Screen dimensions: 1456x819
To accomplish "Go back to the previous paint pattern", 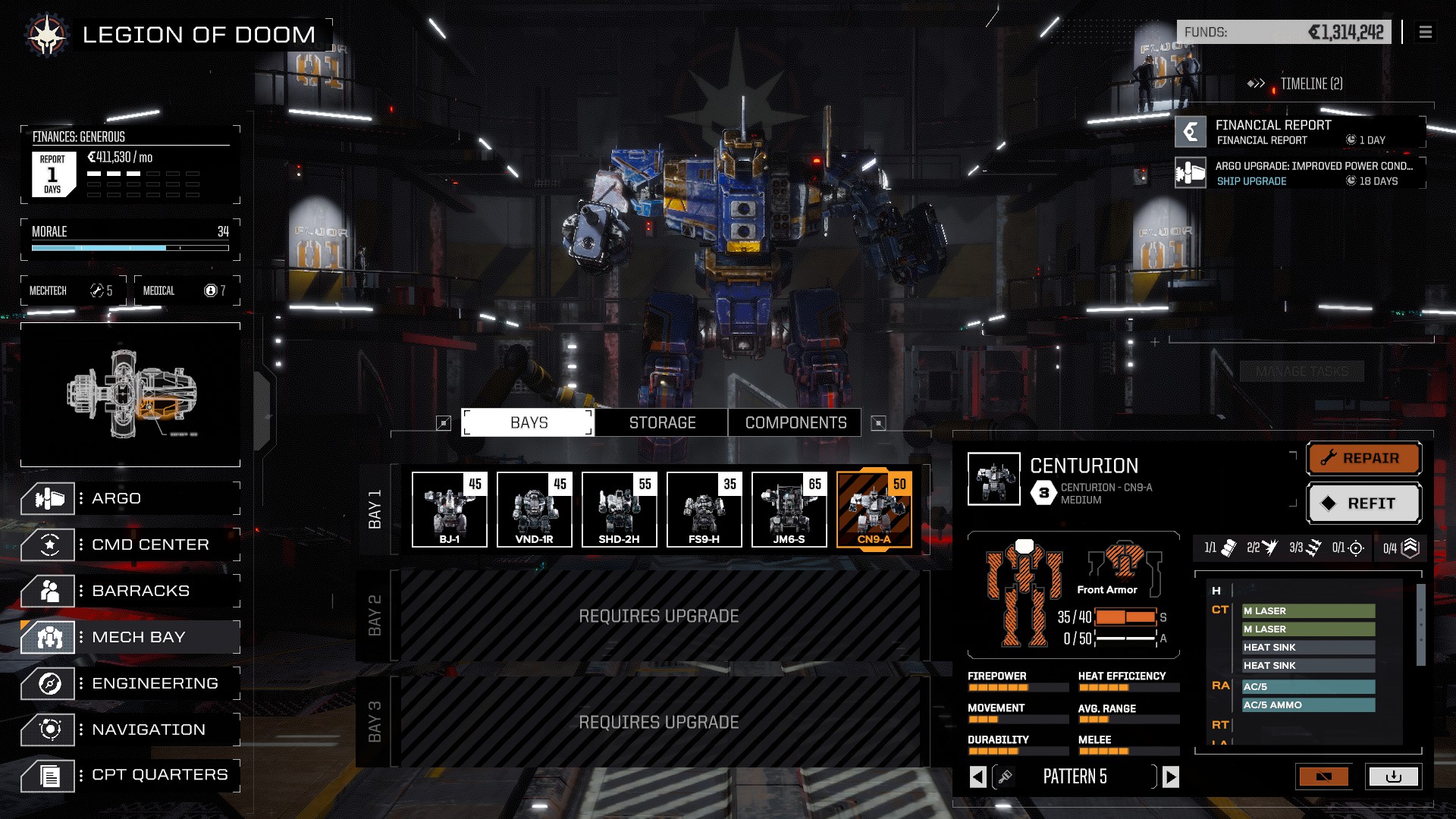I will pos(978,777).
